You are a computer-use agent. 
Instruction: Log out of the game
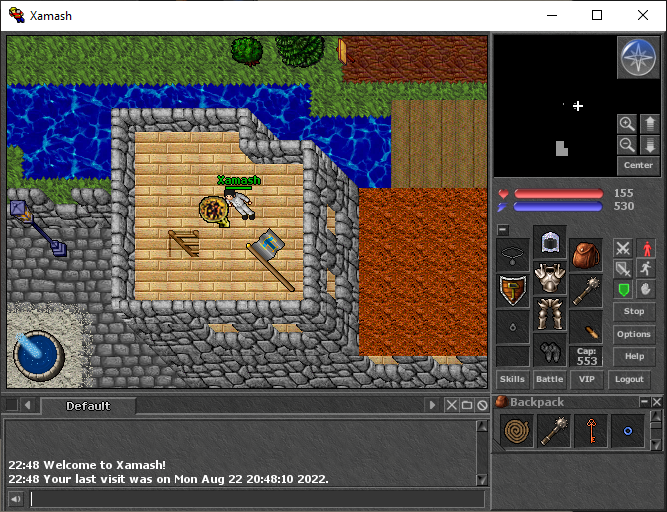(629, 380)
